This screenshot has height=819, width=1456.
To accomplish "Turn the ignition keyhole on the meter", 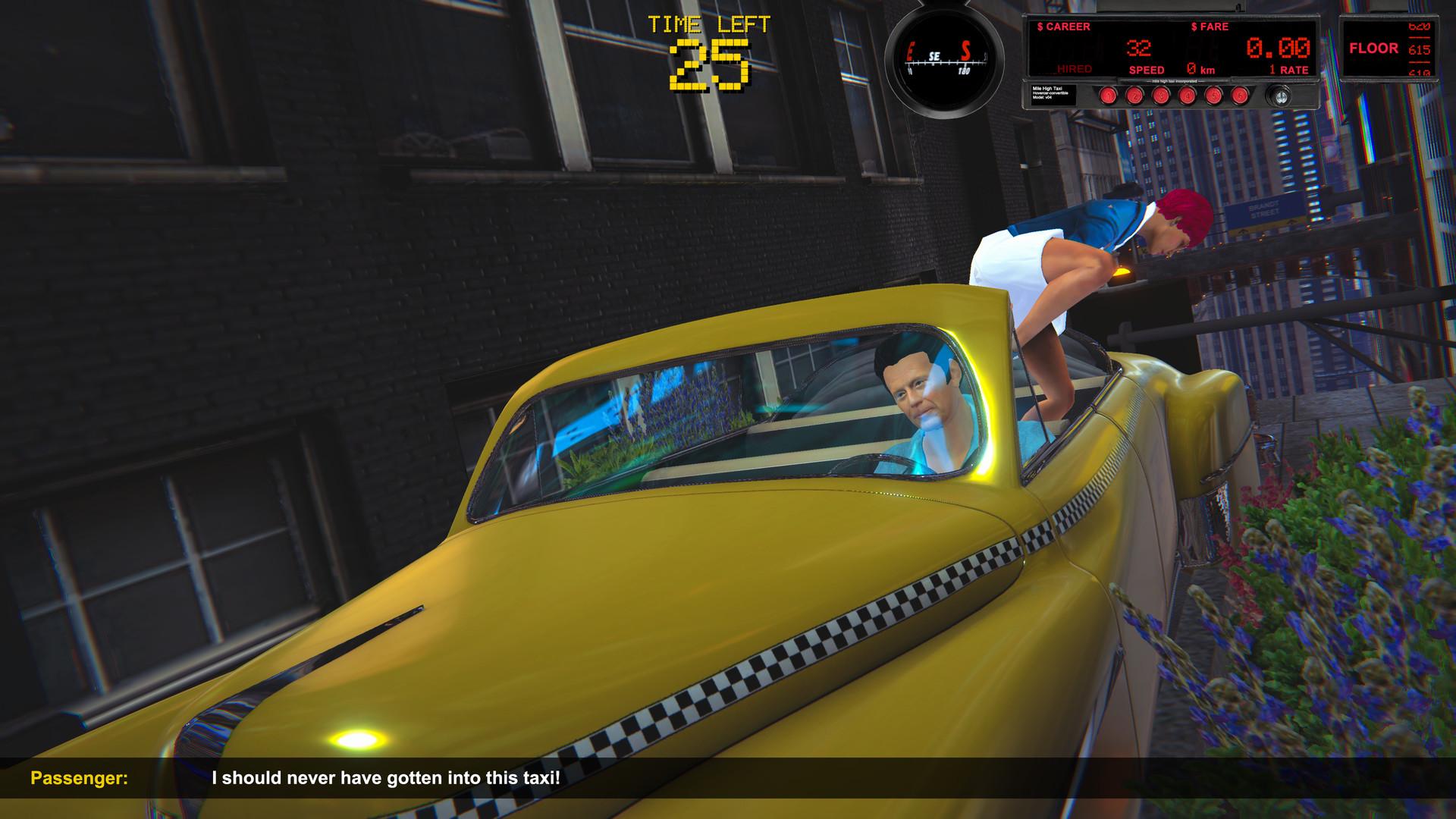I will pyautogui.click(x=1282, y=96).
